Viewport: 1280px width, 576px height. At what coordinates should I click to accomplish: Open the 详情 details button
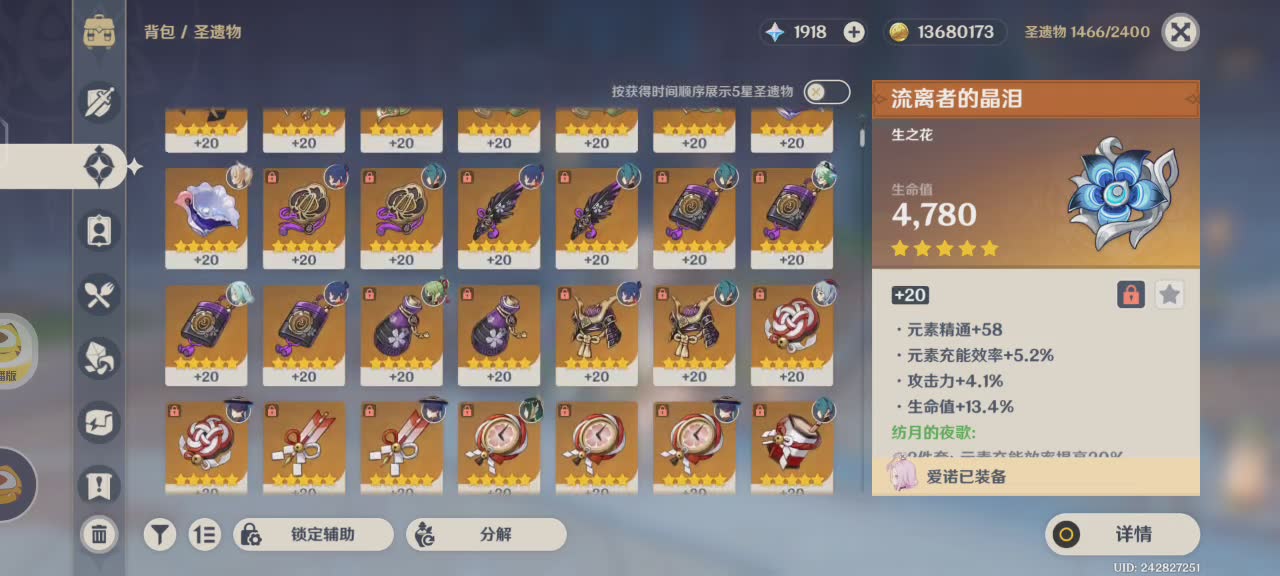(1122, 534)
